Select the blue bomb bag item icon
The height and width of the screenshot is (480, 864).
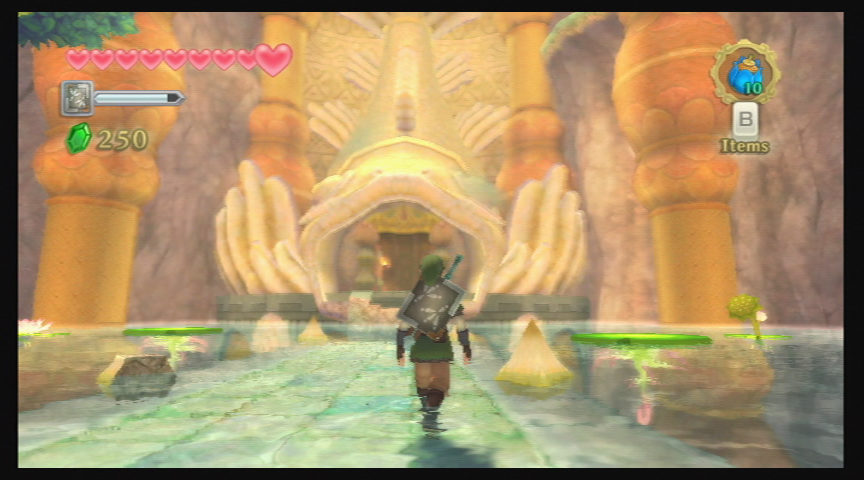(x=744, y=72)
